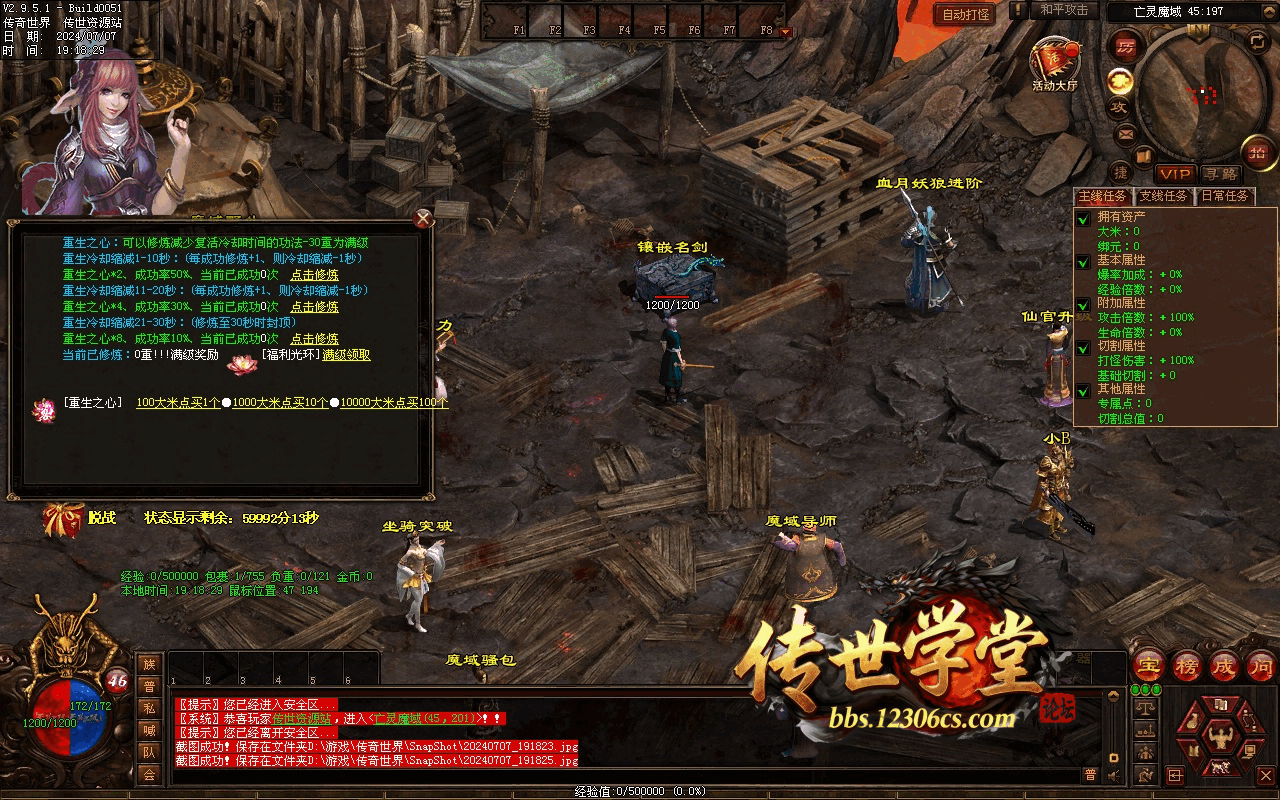The image size is (1280, 800).
Task: Close the 重生之心 dialog window
Action: click(423, 219)
